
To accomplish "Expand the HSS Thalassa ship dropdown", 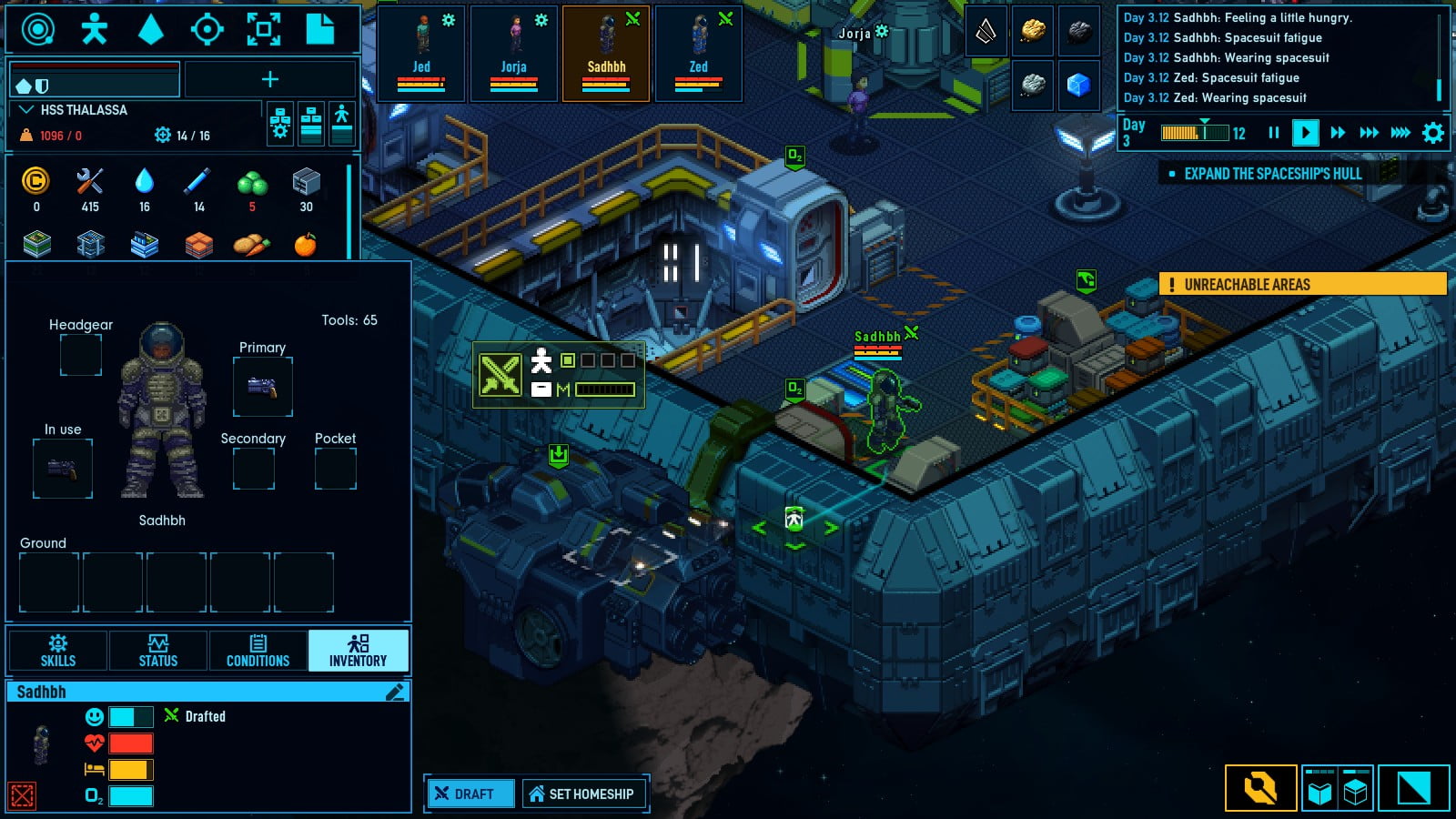I will [x=27, y=110].
